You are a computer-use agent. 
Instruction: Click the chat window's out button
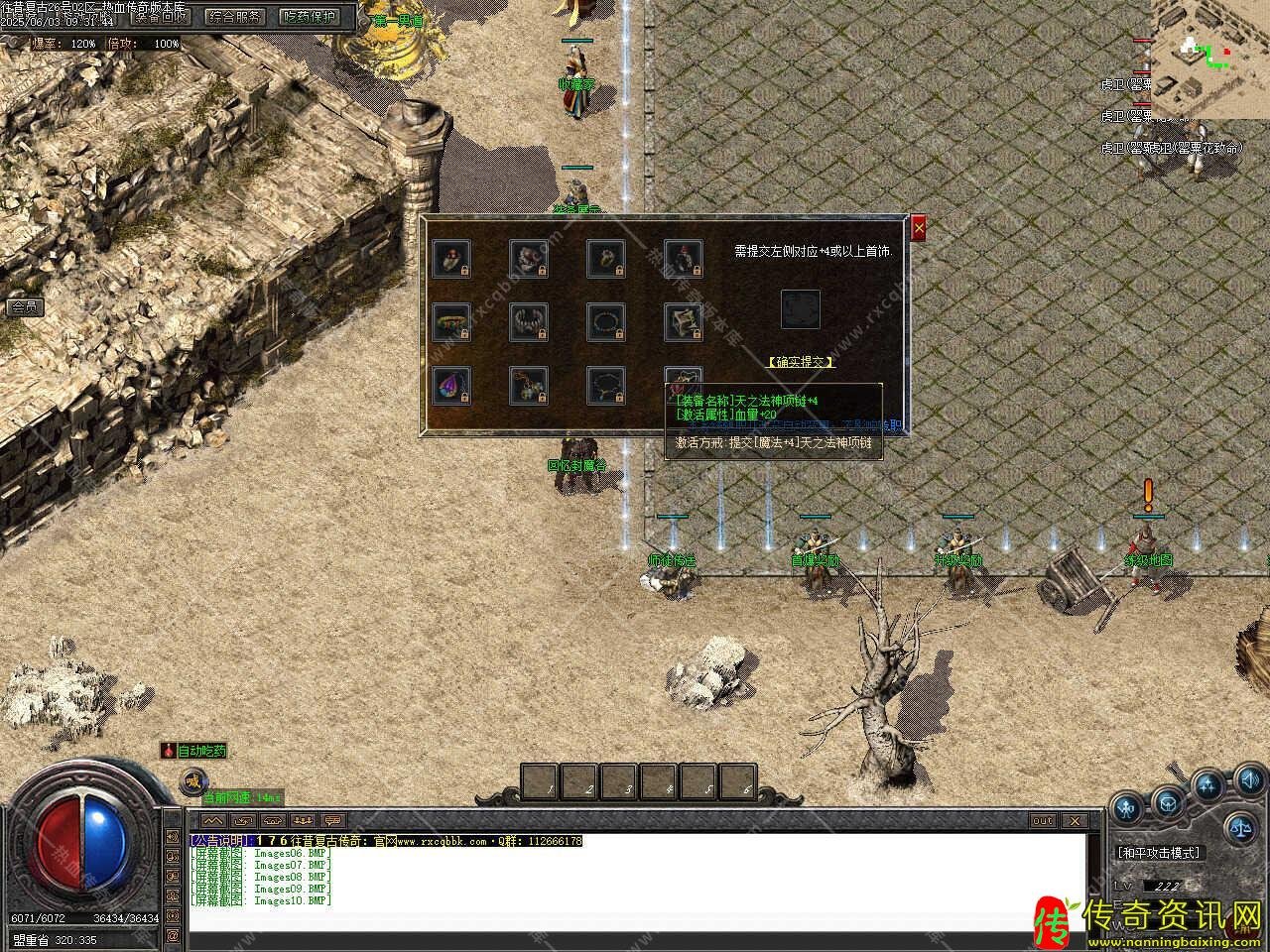(1043, 821)
